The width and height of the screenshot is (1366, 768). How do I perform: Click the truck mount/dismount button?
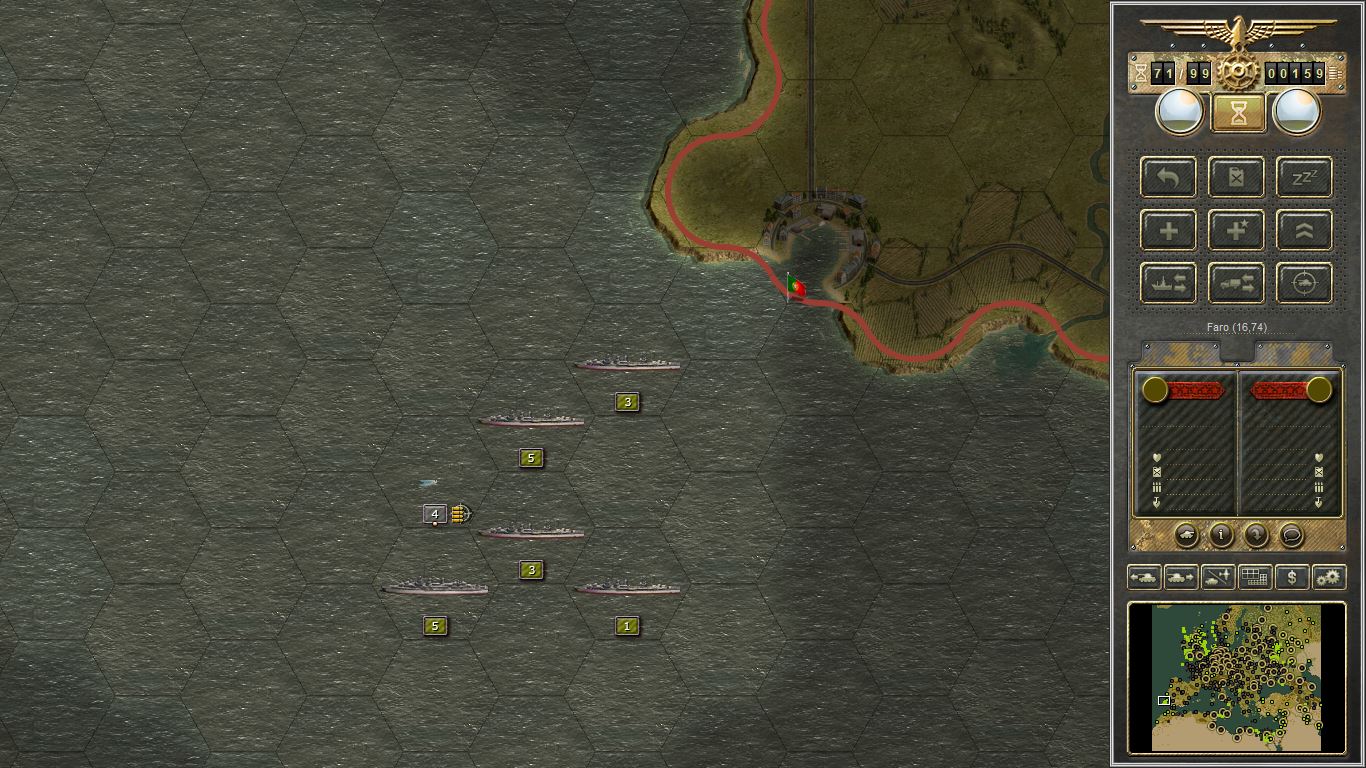pyautogui.click(x=1237, y=284)
